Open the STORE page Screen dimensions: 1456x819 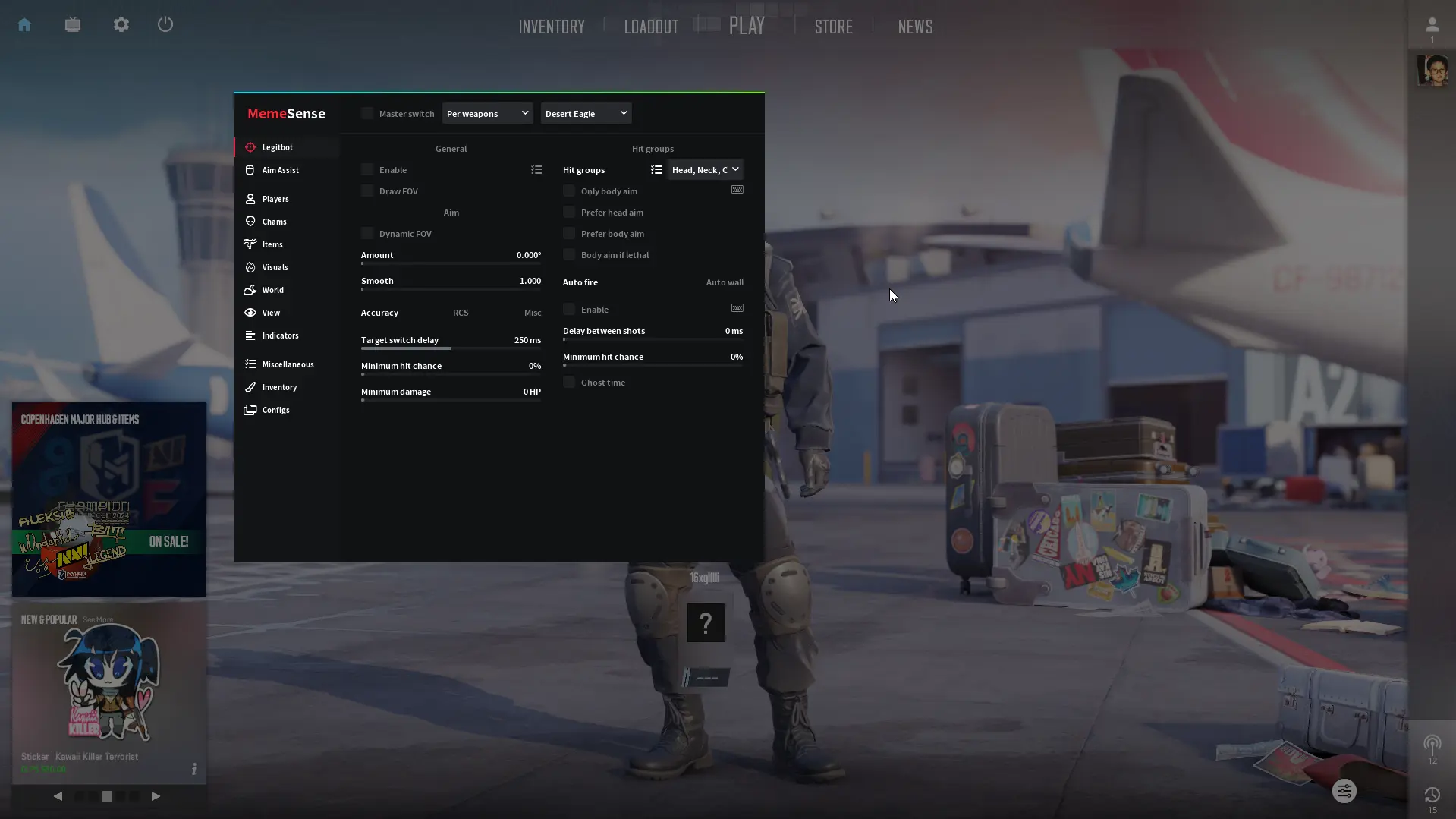[833, 27]
